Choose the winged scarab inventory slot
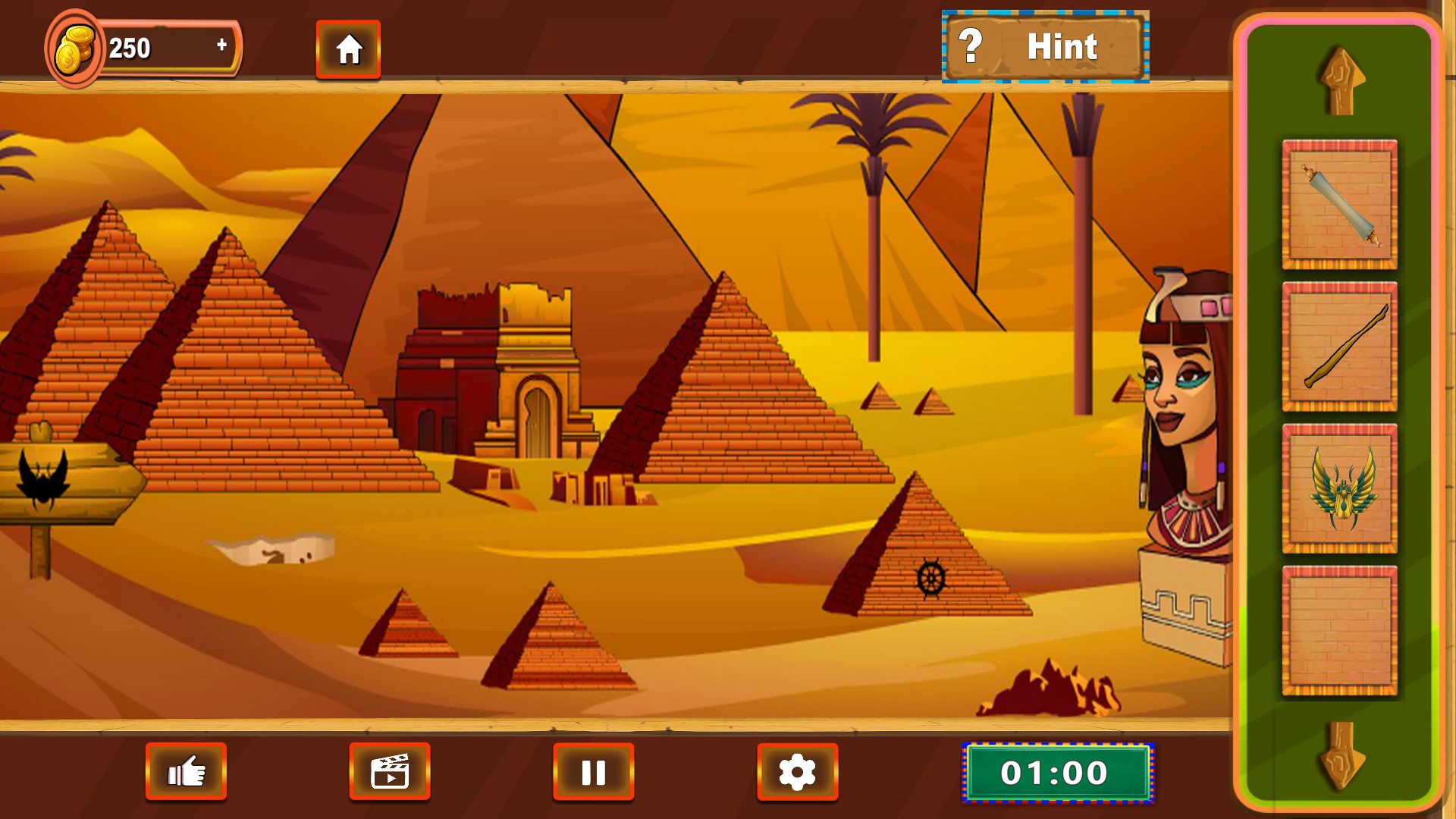This screenshot has height=819, width=1456. [1339, 488]
